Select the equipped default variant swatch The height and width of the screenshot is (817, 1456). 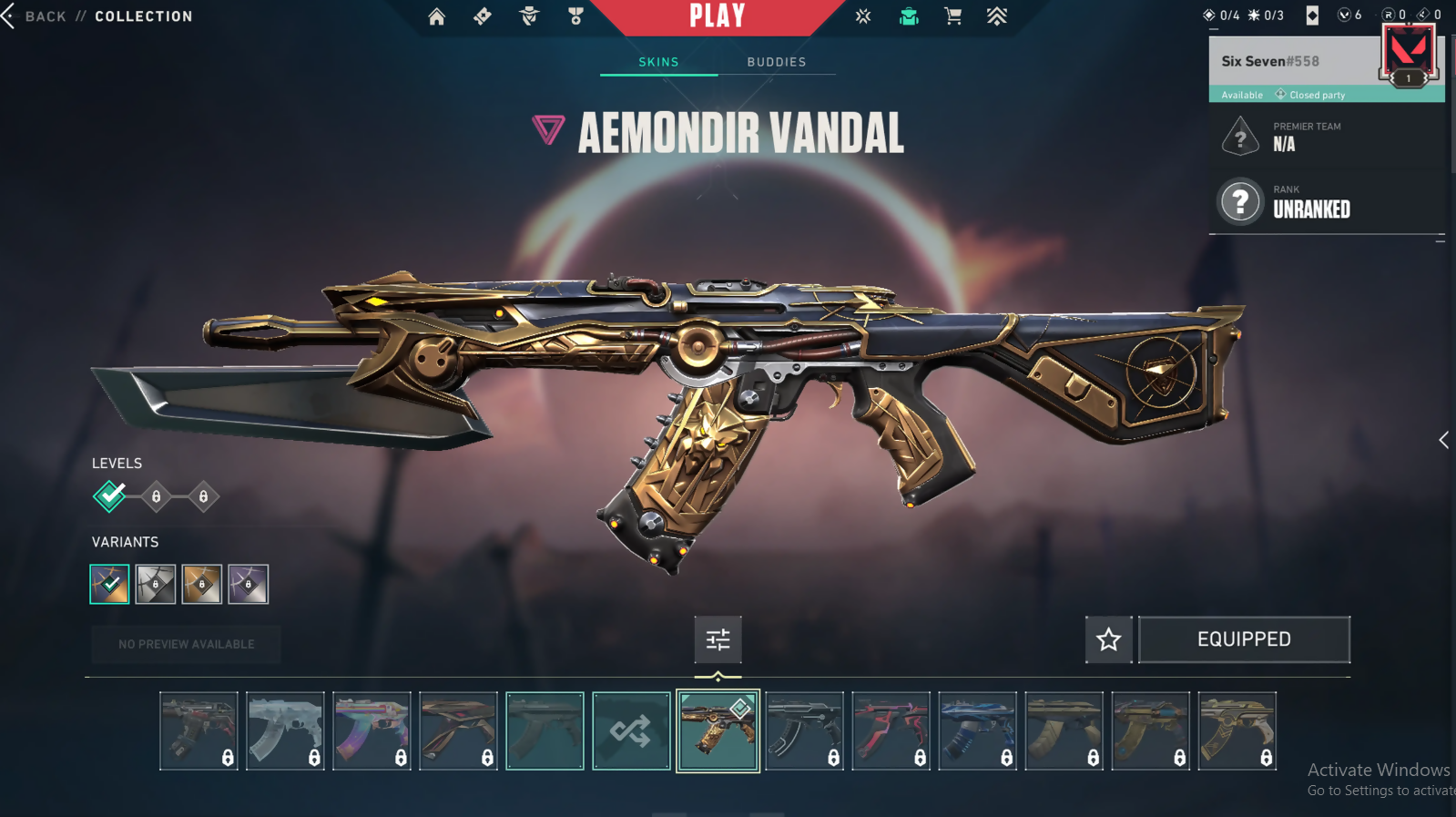coord(109,584)
